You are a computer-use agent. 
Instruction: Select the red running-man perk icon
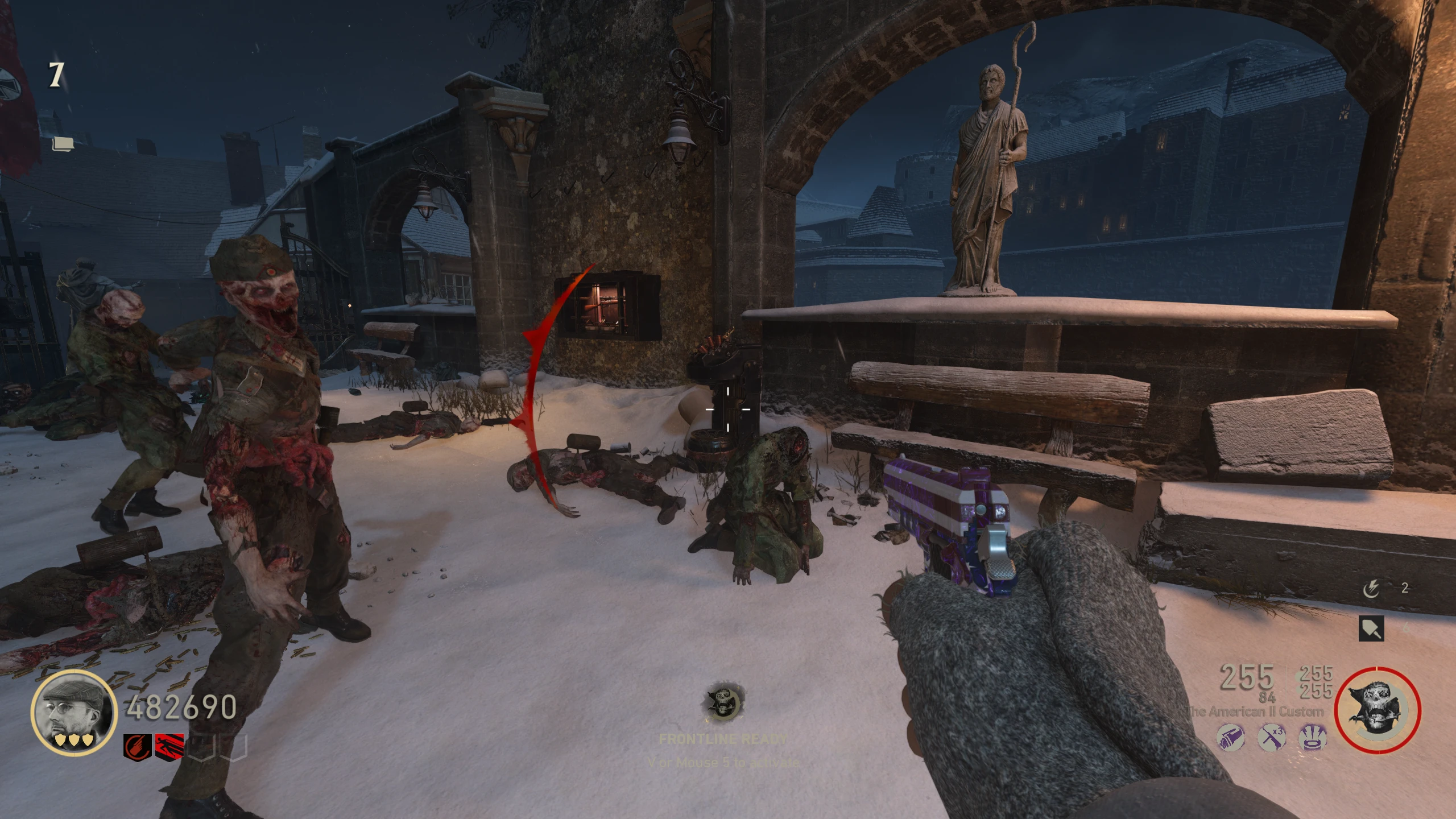tap(169, 747)
